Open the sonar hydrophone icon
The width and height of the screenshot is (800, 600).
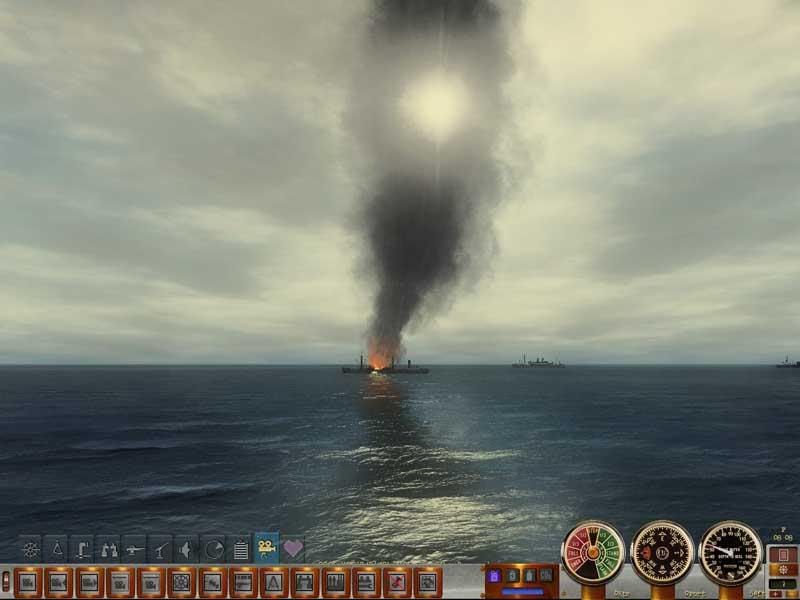coord(187,549)
